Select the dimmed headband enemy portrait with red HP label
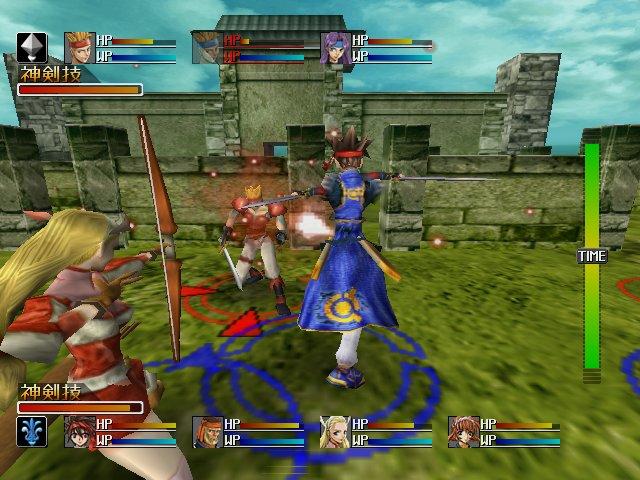 [207, 47]
